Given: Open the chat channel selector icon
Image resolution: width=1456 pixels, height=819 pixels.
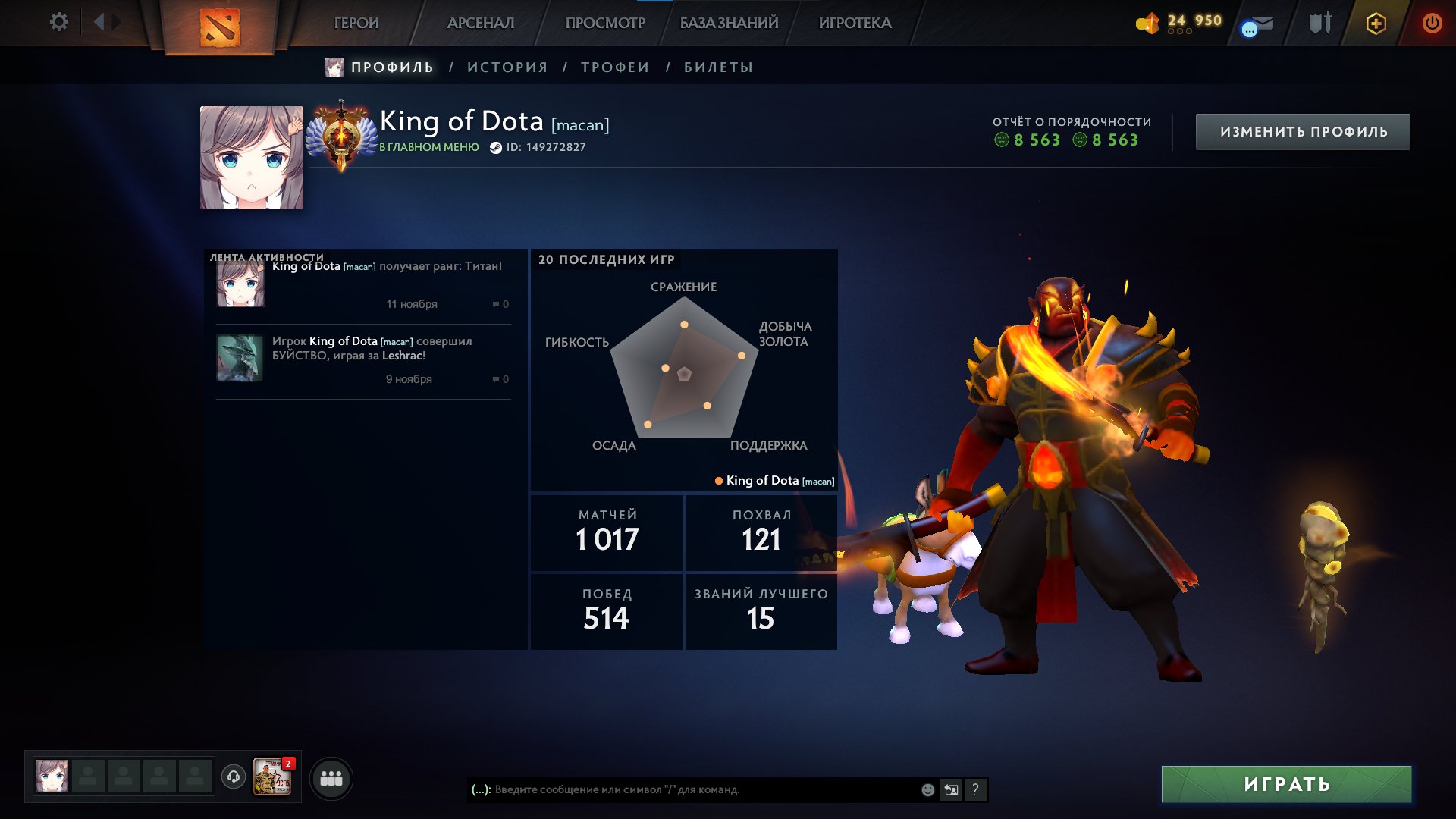Looking at the screenshot, I should (x=950, y=789).
